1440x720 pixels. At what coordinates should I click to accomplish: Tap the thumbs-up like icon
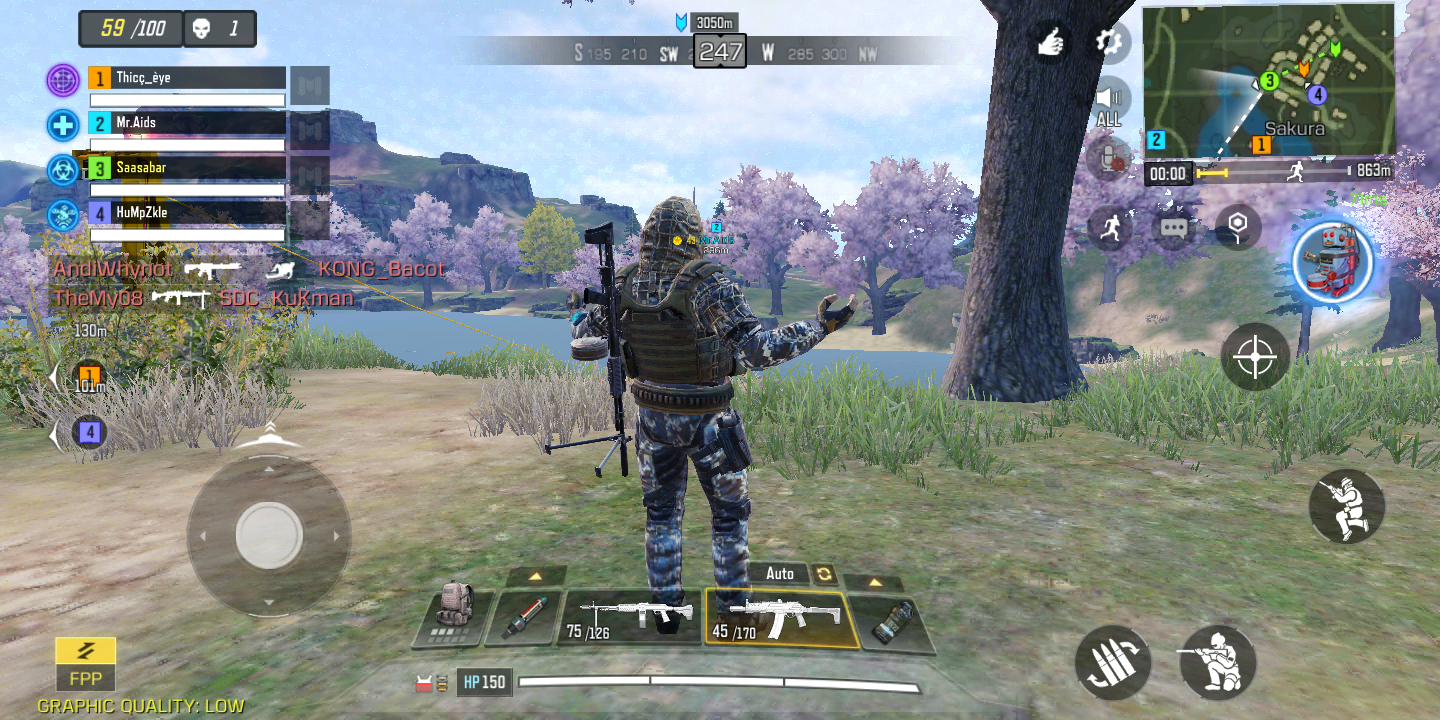(x=1049, y=42)
